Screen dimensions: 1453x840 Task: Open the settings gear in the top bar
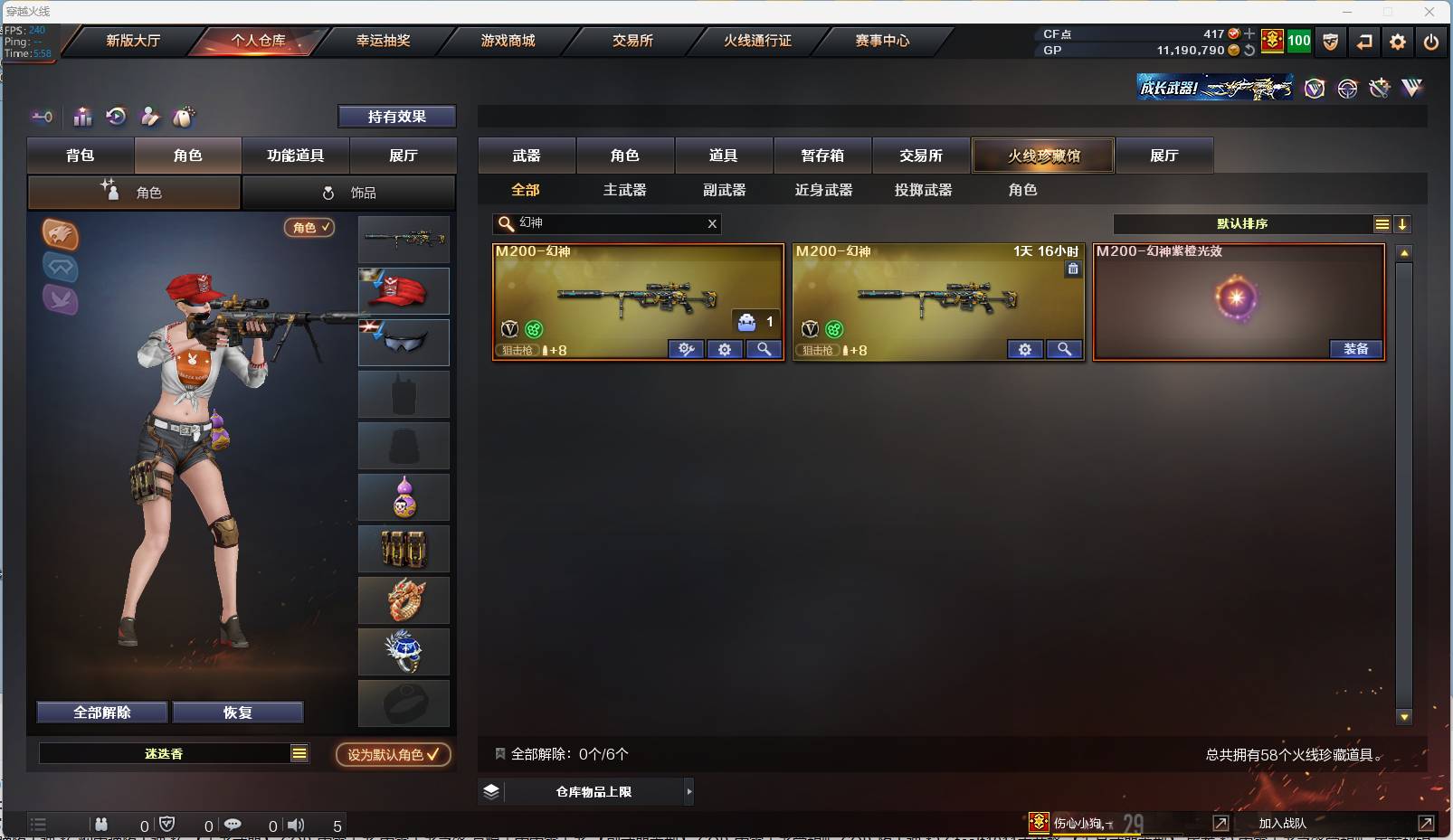tap(1398, 42)
